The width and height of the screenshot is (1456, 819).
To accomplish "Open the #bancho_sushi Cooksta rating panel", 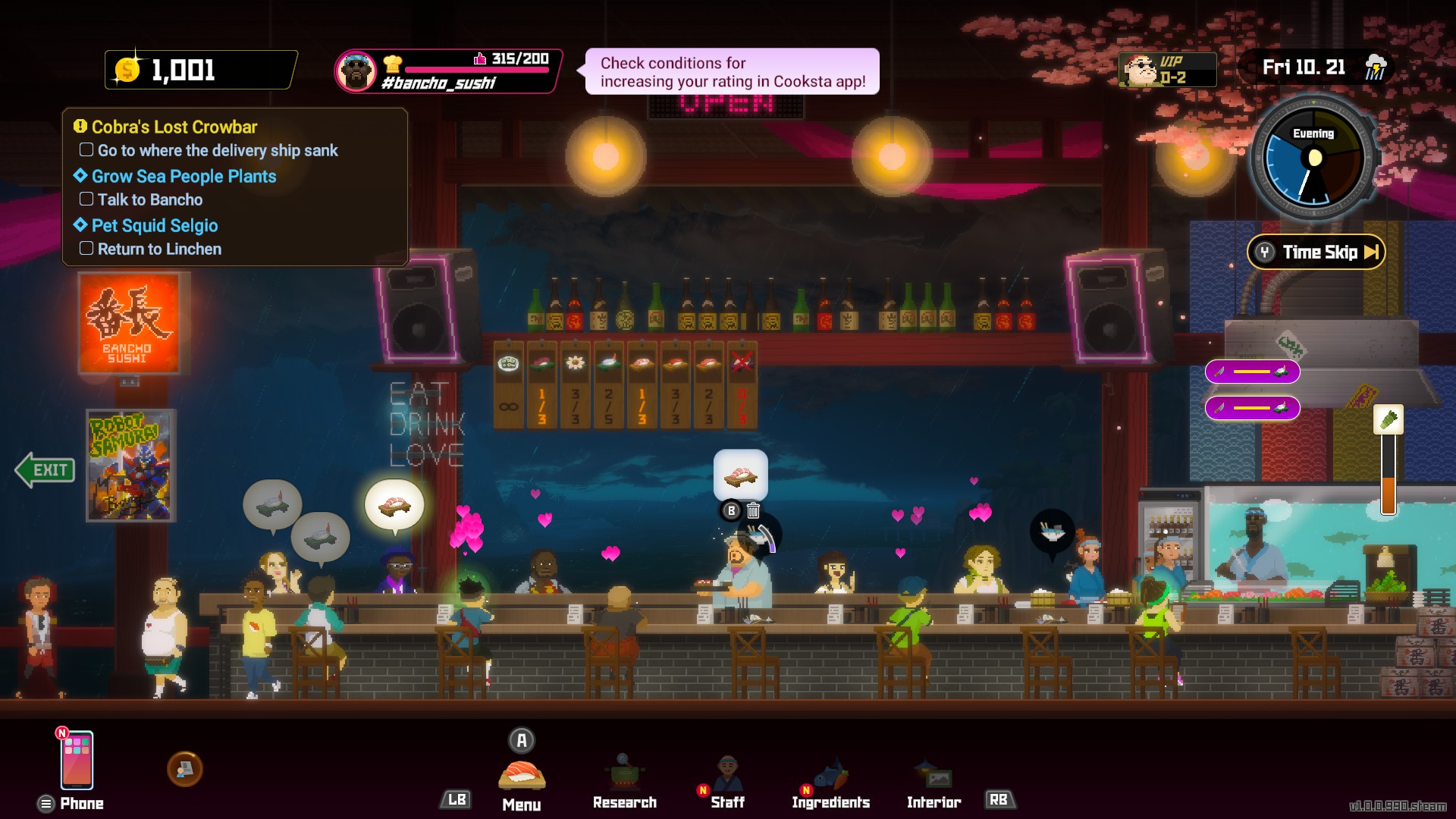I will [x=447, y=71].
